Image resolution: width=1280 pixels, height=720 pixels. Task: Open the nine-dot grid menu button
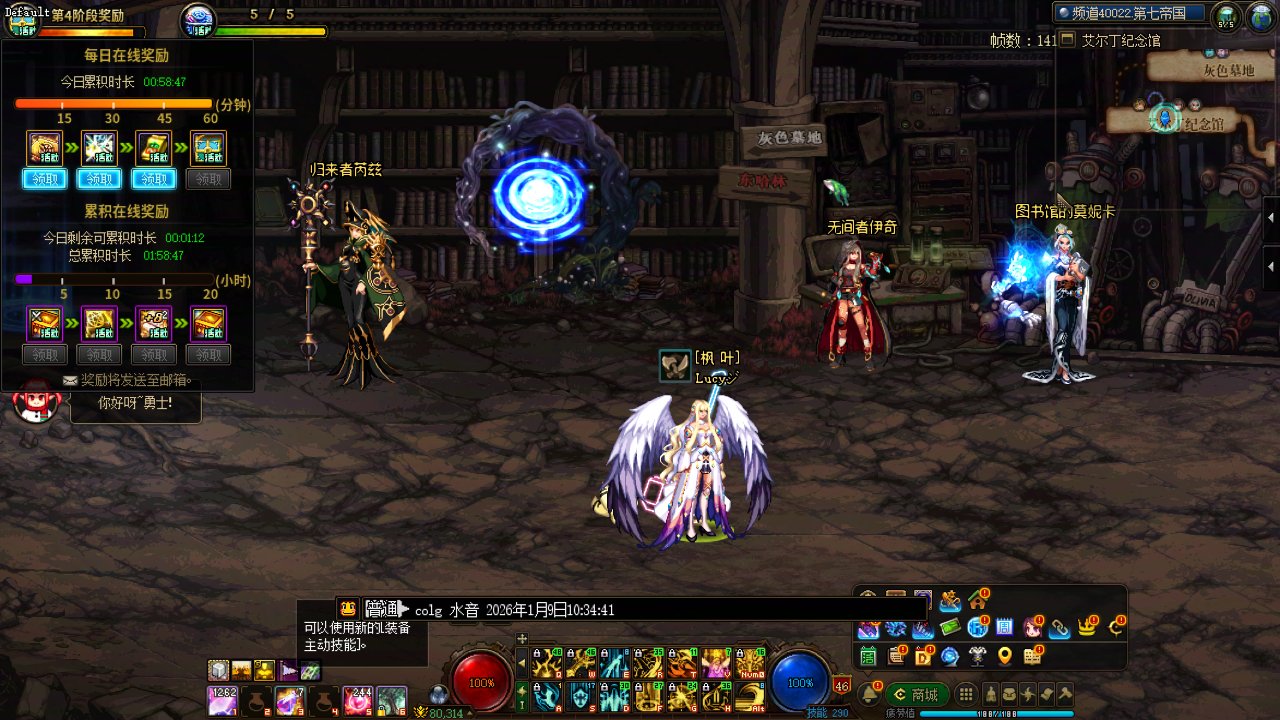coord(966,694)
